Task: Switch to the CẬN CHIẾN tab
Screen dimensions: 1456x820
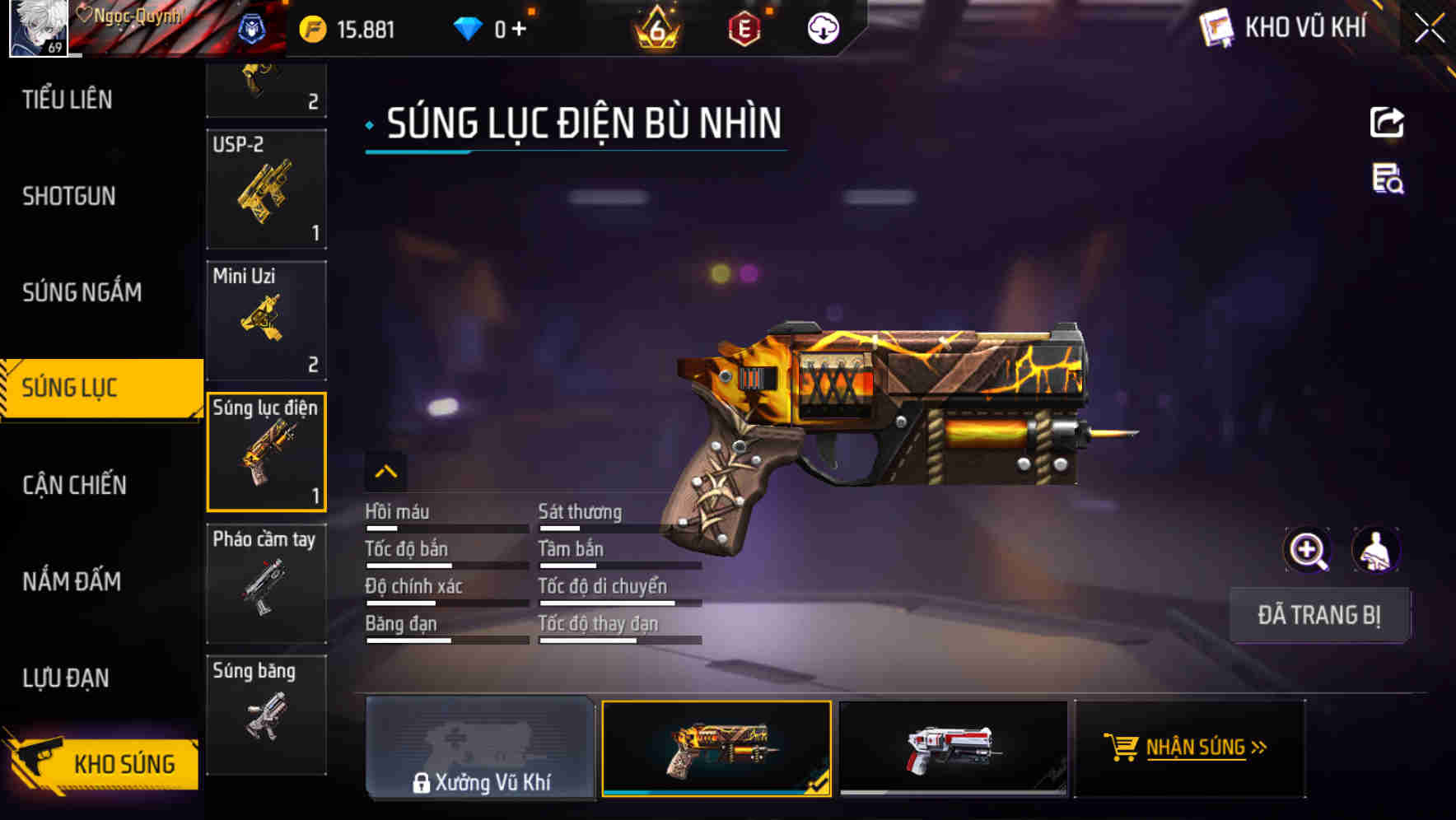Action: click(x=72, y=484)
